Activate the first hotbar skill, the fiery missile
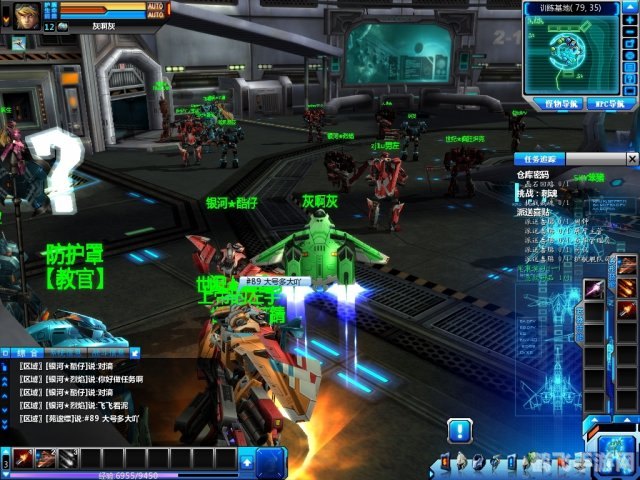This screenshot has width=640, height=480. click(22, 459)
